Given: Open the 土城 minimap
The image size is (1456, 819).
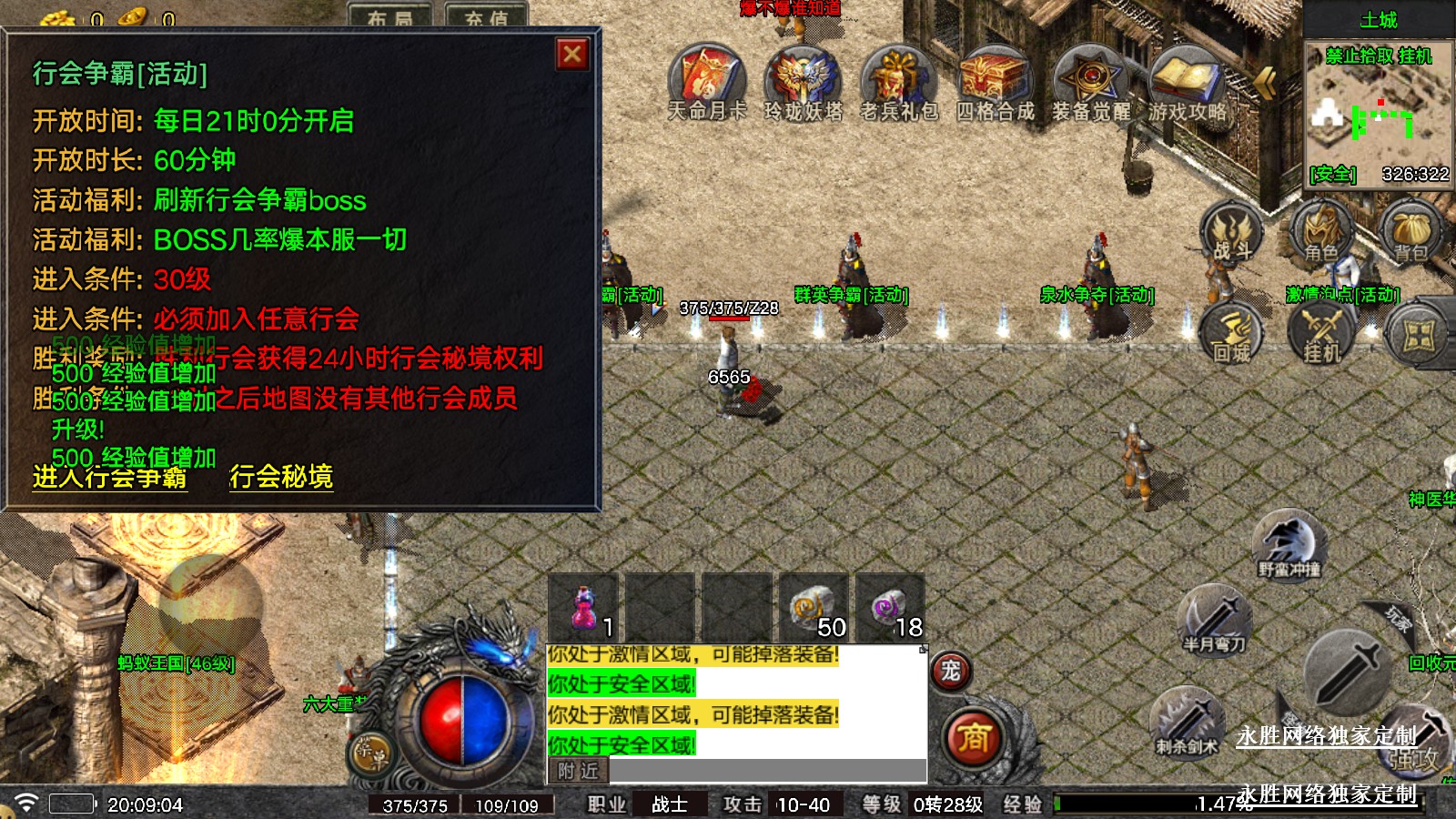Looking at the screenshot, I should pyautogui.click(x=1379, y=114).
